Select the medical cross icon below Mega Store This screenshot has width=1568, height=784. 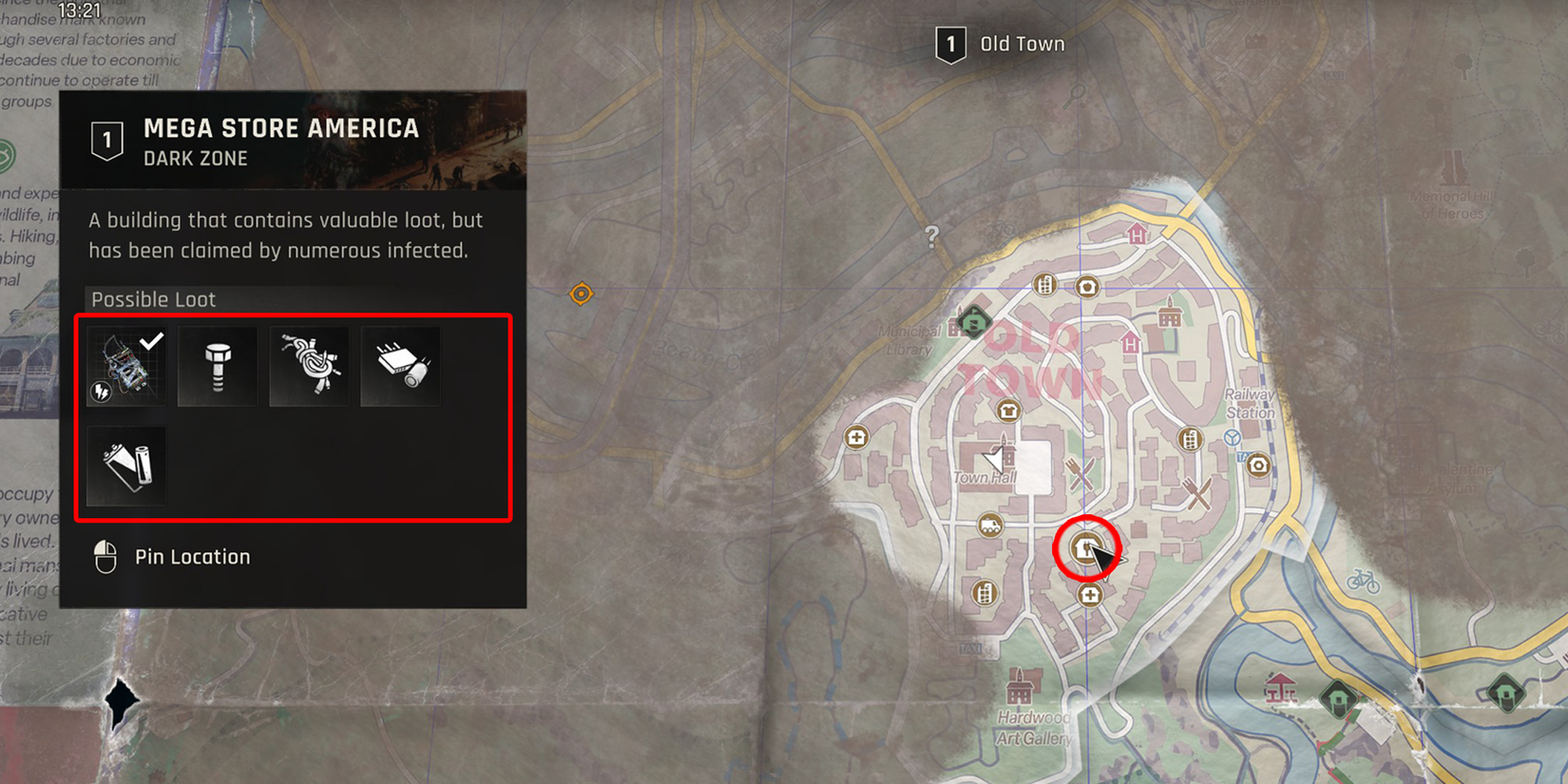[1089, 595]
